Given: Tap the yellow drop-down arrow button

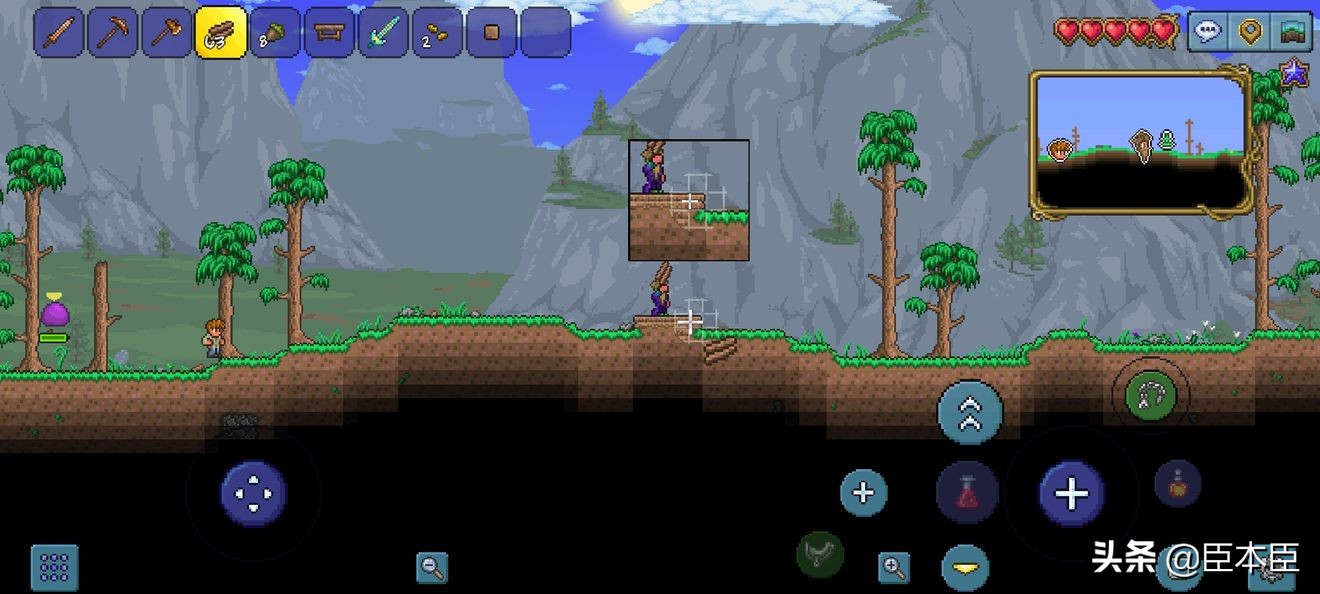Looking at the screenshot, I should (965, 568).
